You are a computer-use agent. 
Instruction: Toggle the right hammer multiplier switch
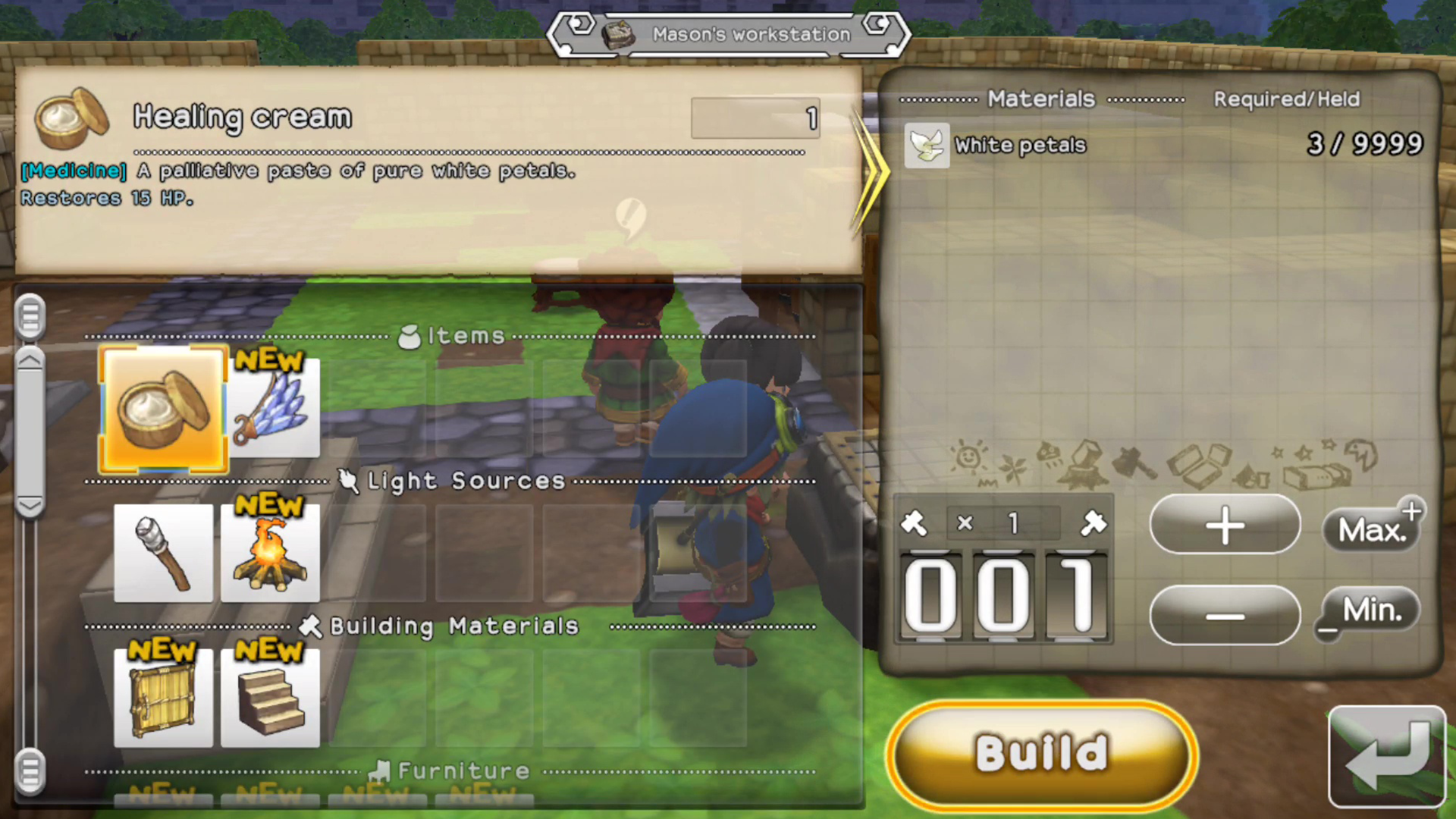tap(1094, 523)
